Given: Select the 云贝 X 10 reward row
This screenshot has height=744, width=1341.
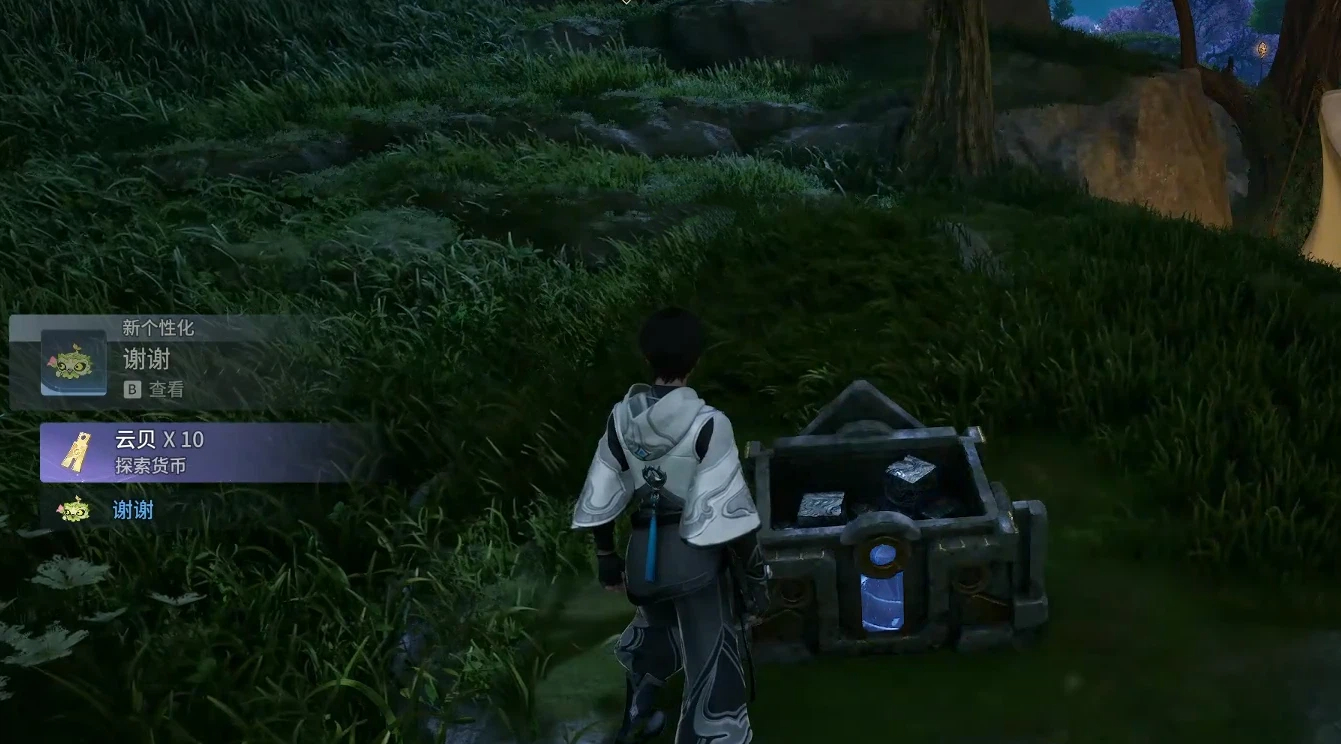Looking at the screenshot, I should coord(200,452).
